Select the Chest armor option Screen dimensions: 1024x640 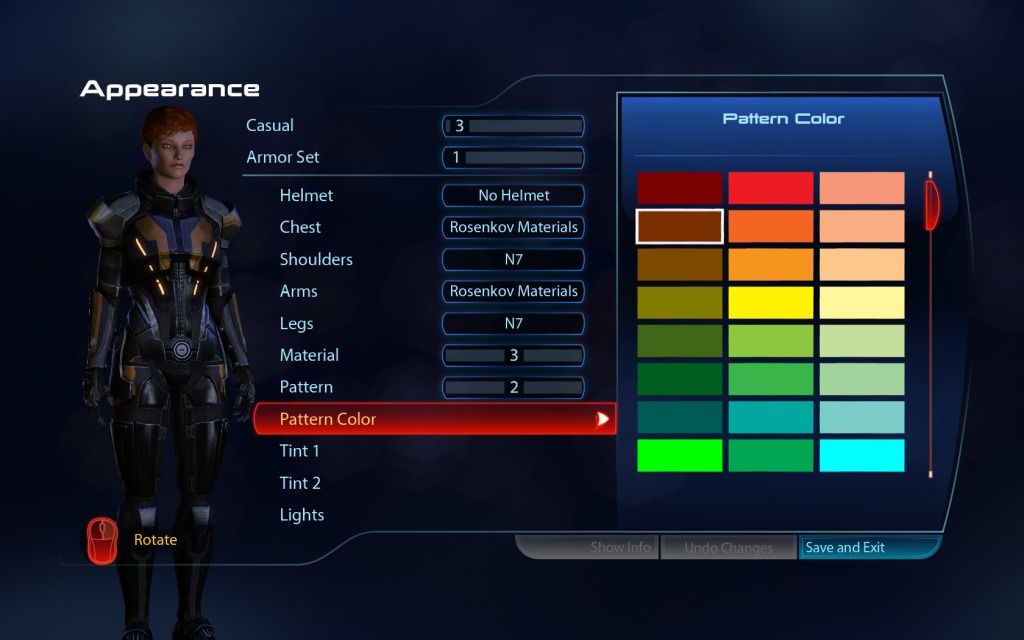(x=300, y=228)
